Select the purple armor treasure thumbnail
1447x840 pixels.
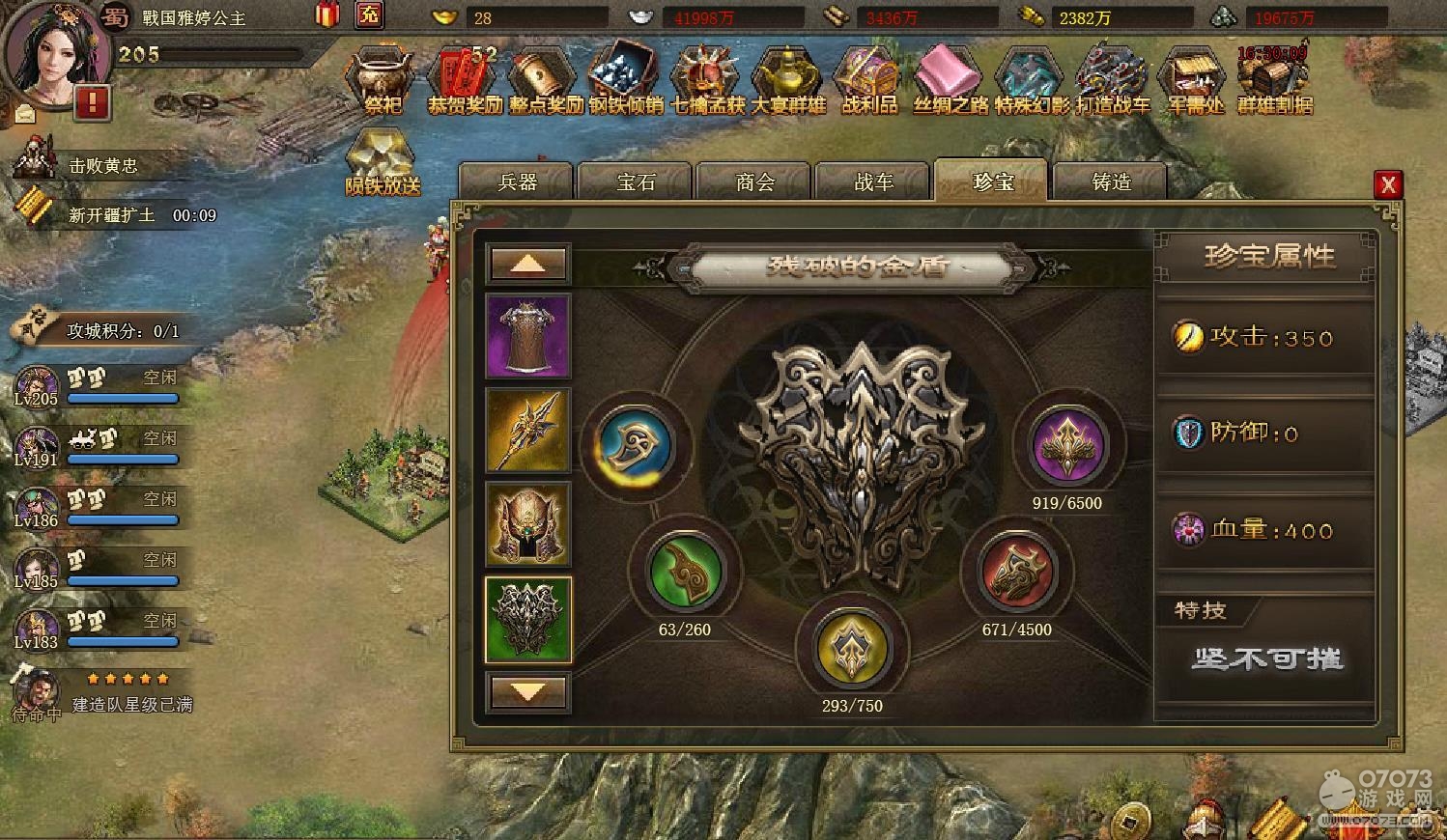[x=527, y=336]
